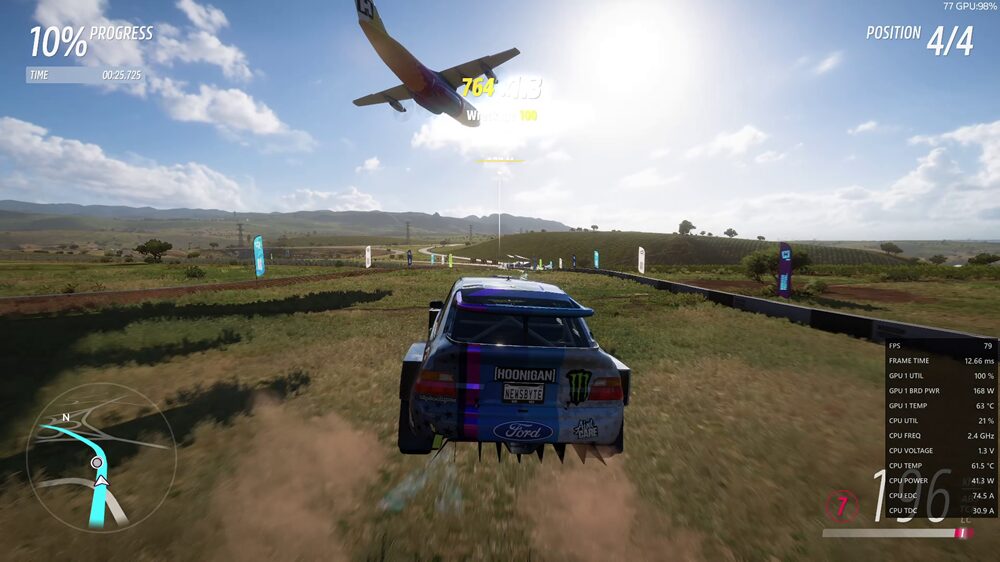This screenshot has width=1000, height=562.
Task: Open the circular minimap
Action: (101, 457)
